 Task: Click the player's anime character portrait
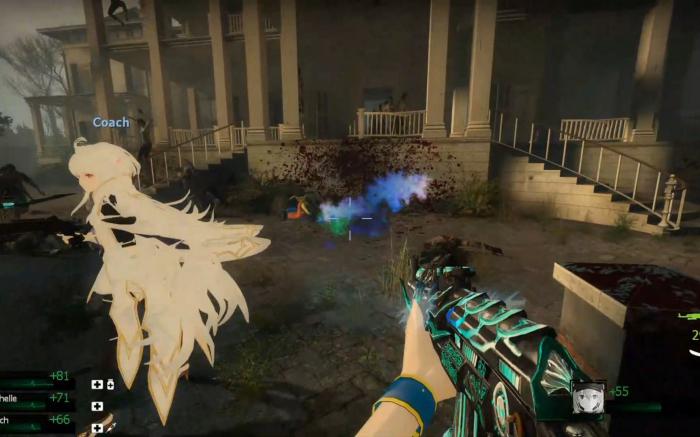tap(588, 397)
